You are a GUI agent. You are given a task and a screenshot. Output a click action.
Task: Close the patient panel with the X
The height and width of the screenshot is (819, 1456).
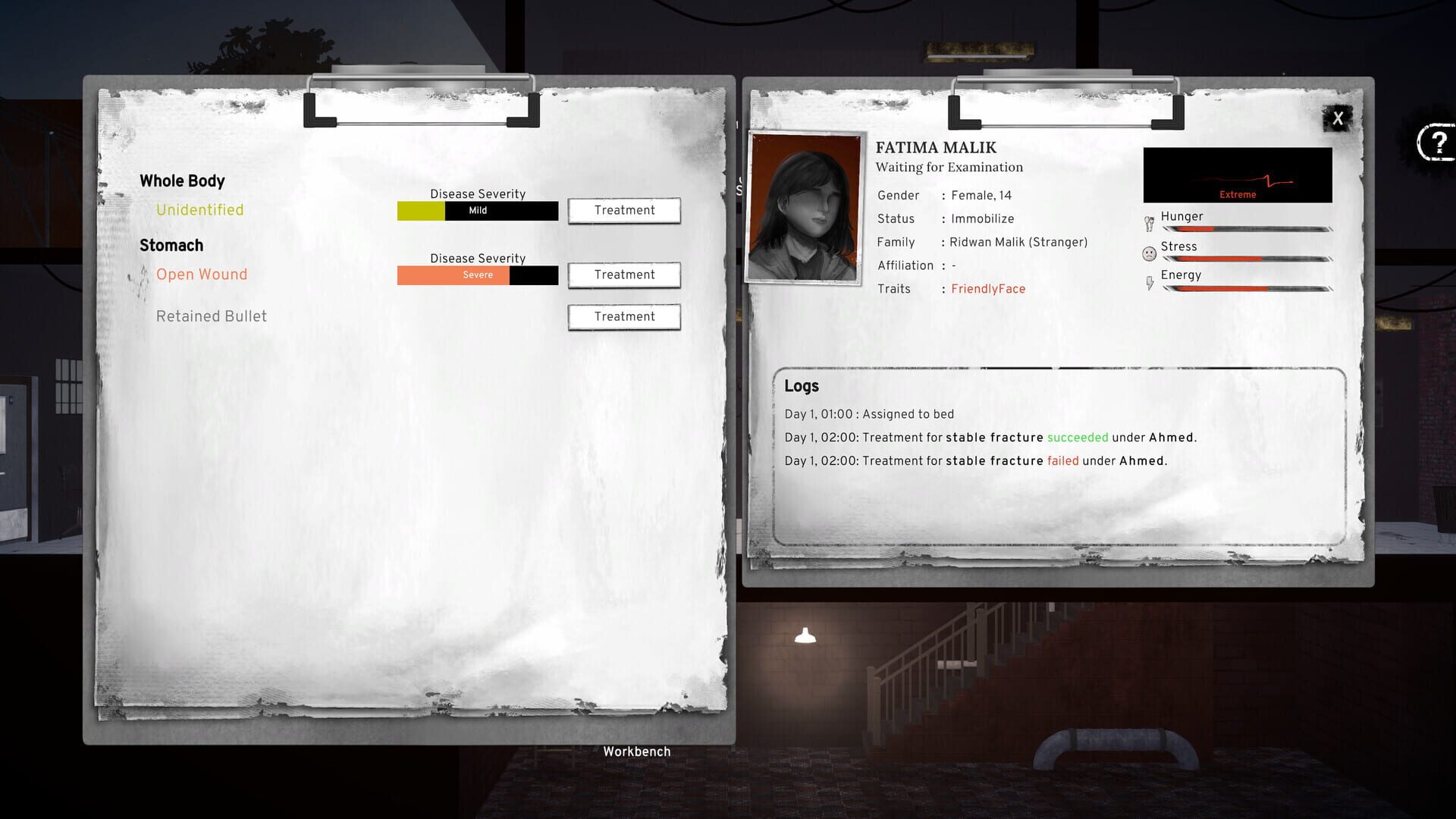coord(1338,118)
